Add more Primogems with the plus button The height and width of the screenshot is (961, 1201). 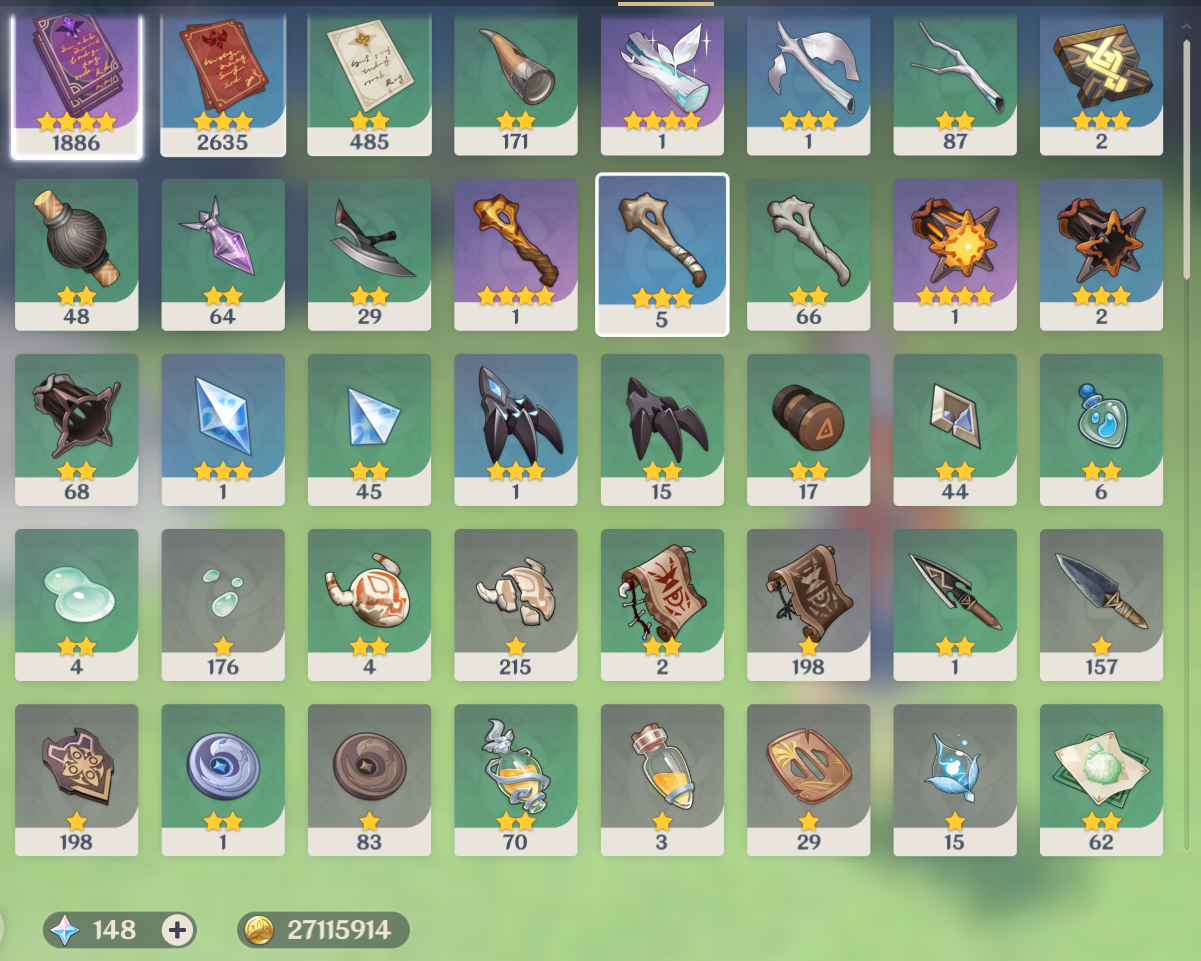pos(177,930)
